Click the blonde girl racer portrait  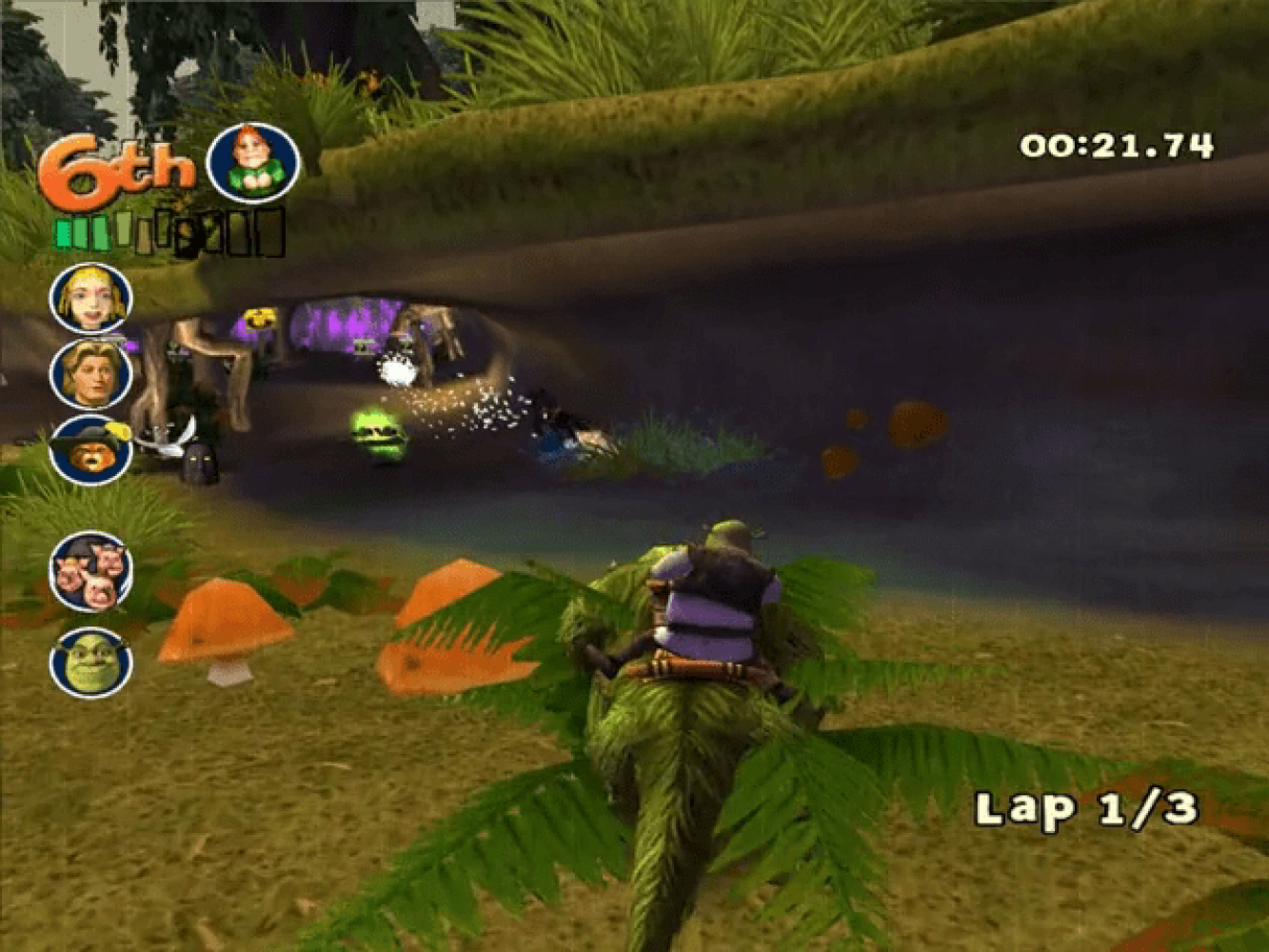91,298
